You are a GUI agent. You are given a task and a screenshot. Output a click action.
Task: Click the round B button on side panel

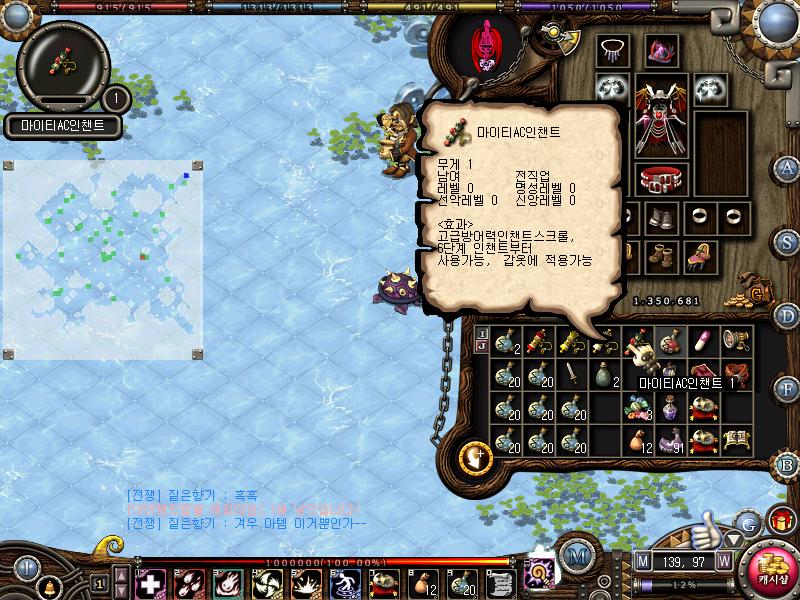point(787,463)
